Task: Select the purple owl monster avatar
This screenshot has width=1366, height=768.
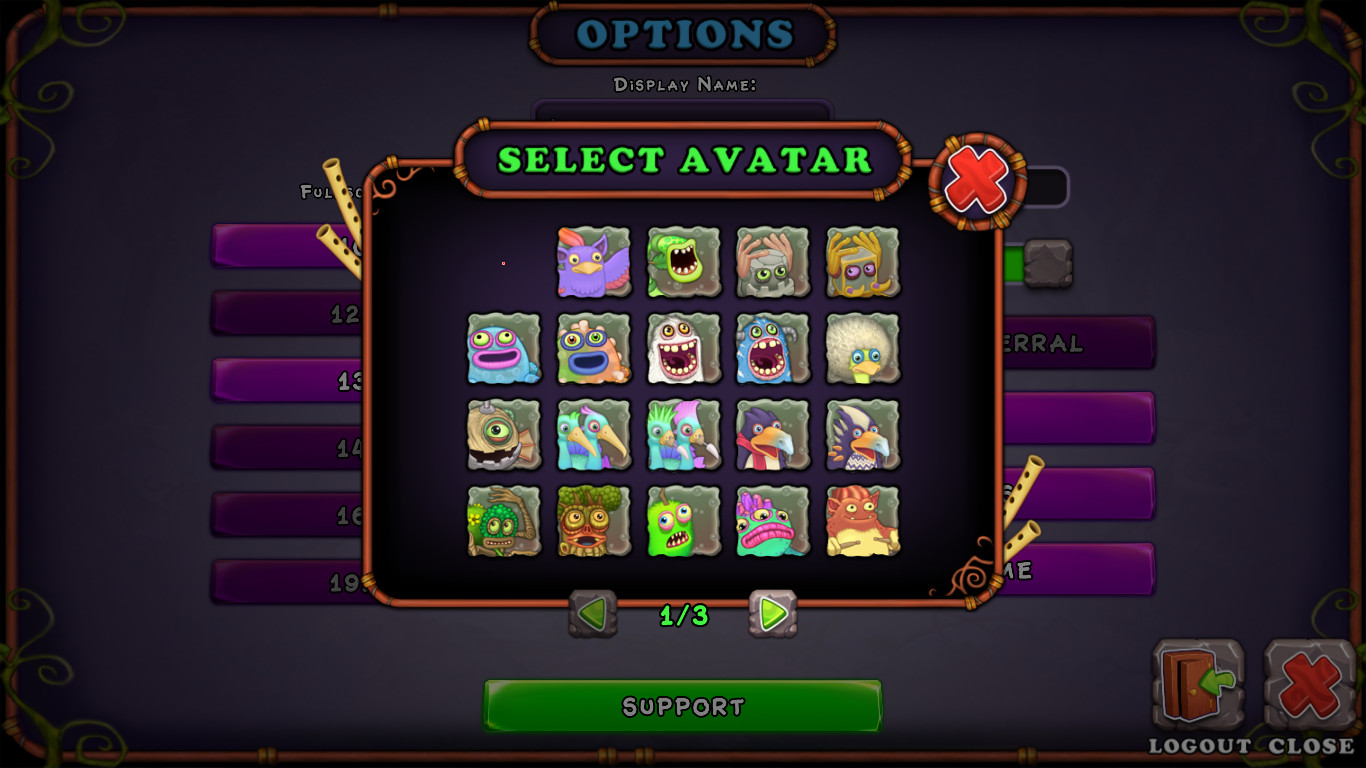Action: pyautogui.click(x=594, y=263)
